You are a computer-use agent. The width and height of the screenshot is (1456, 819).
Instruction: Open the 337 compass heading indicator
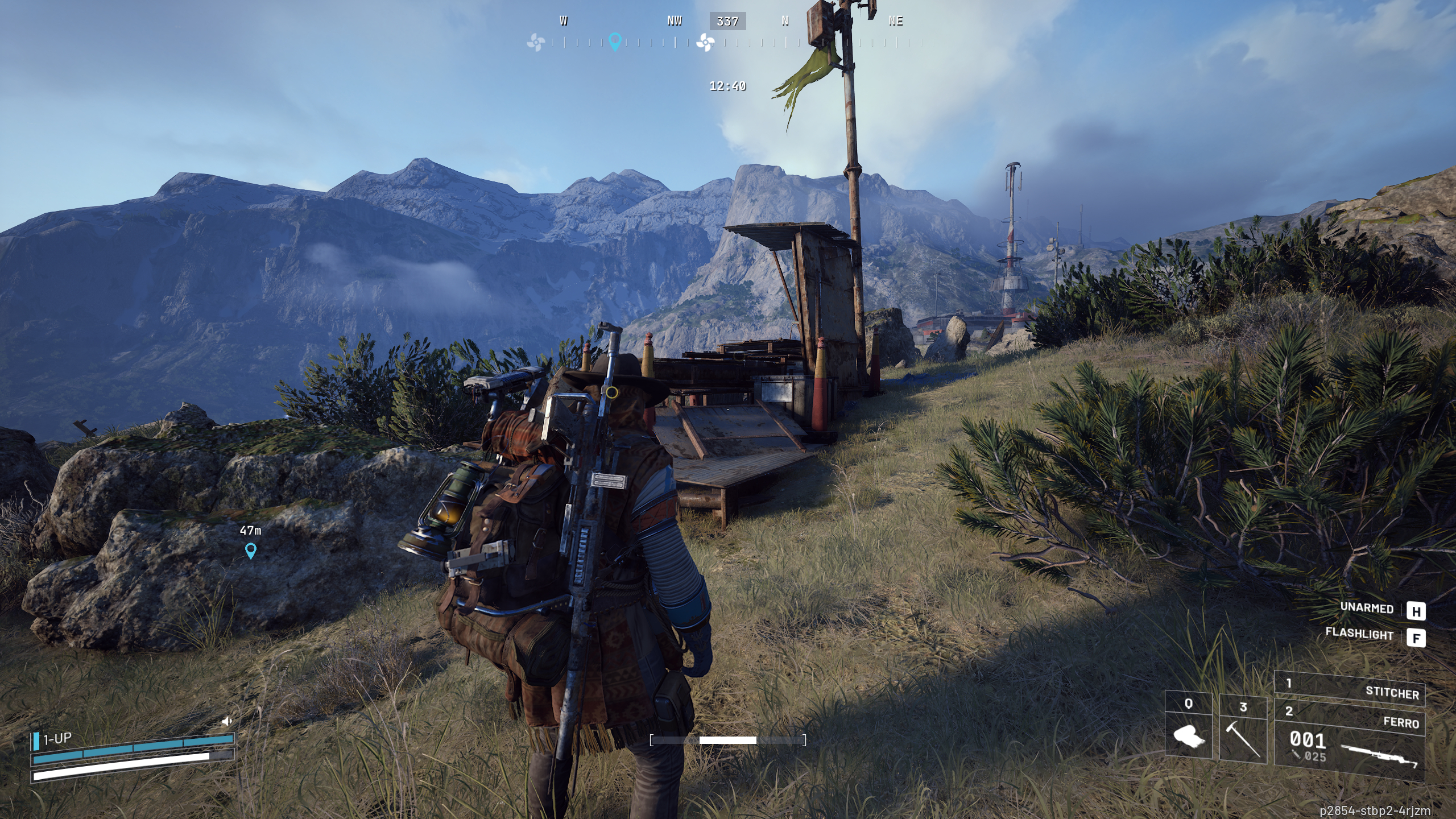click(727, 22)
